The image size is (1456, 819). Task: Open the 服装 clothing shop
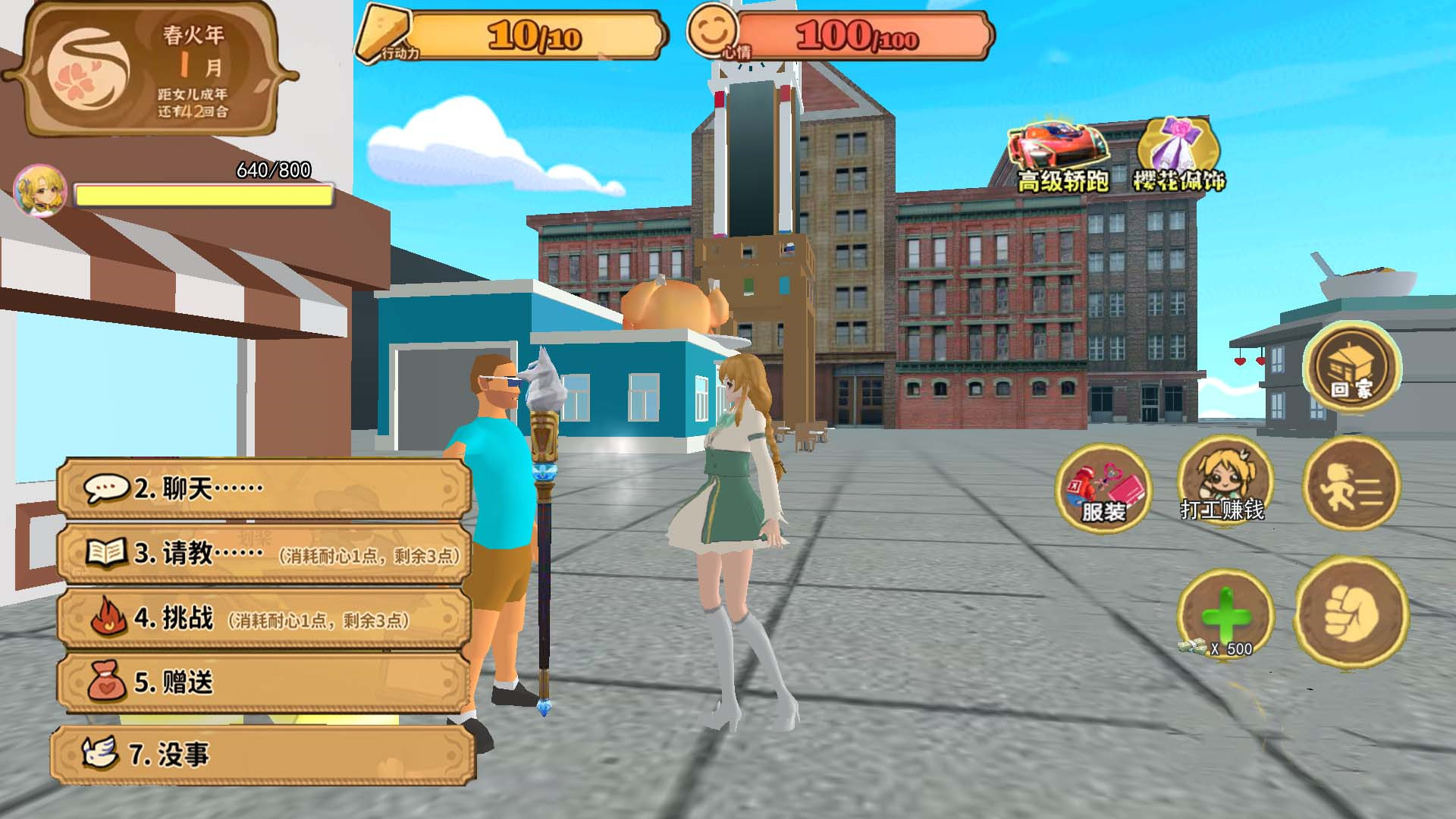(x=1103, y=488)
